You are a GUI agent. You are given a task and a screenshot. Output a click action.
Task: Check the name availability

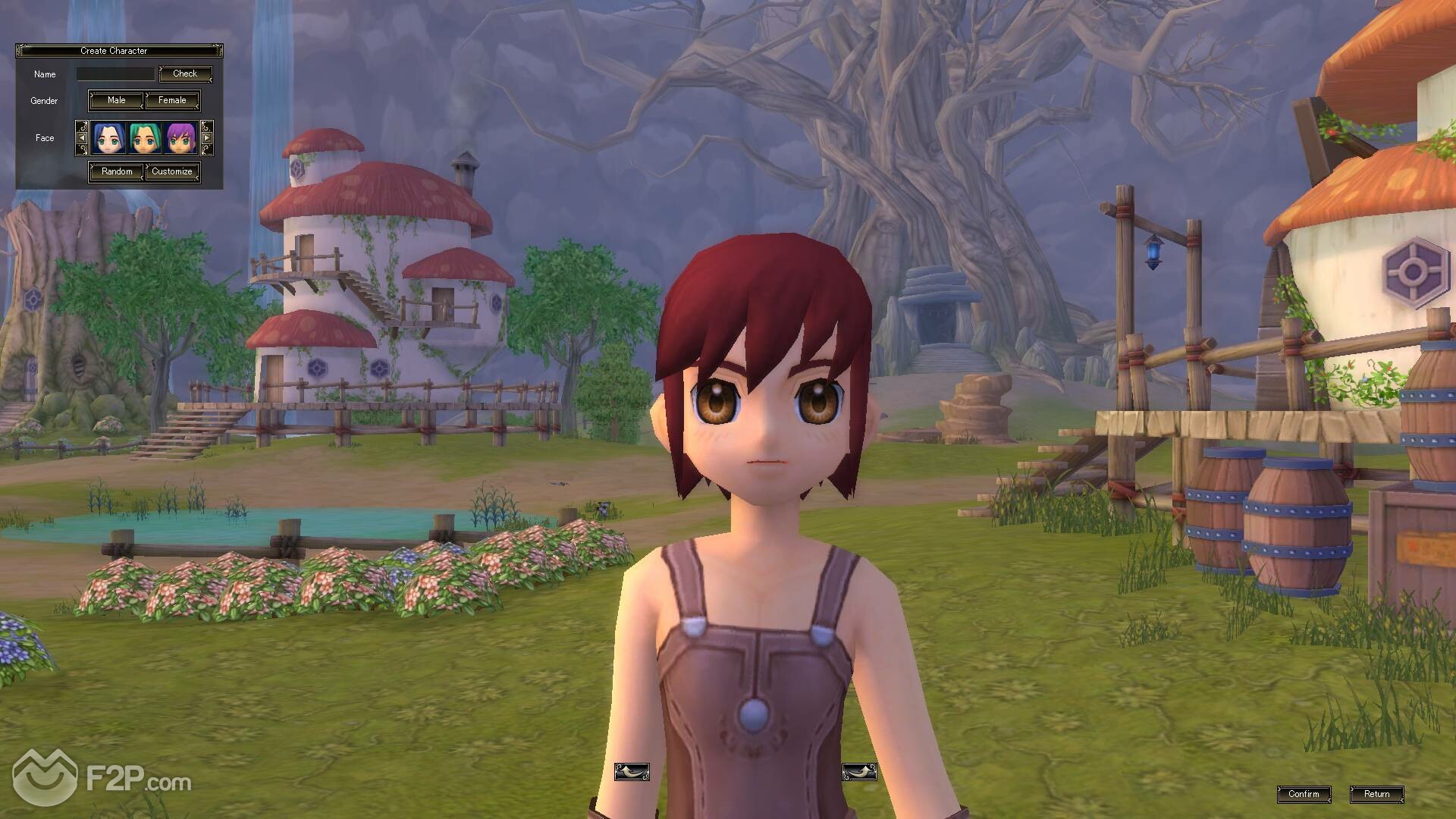point(185,74)
